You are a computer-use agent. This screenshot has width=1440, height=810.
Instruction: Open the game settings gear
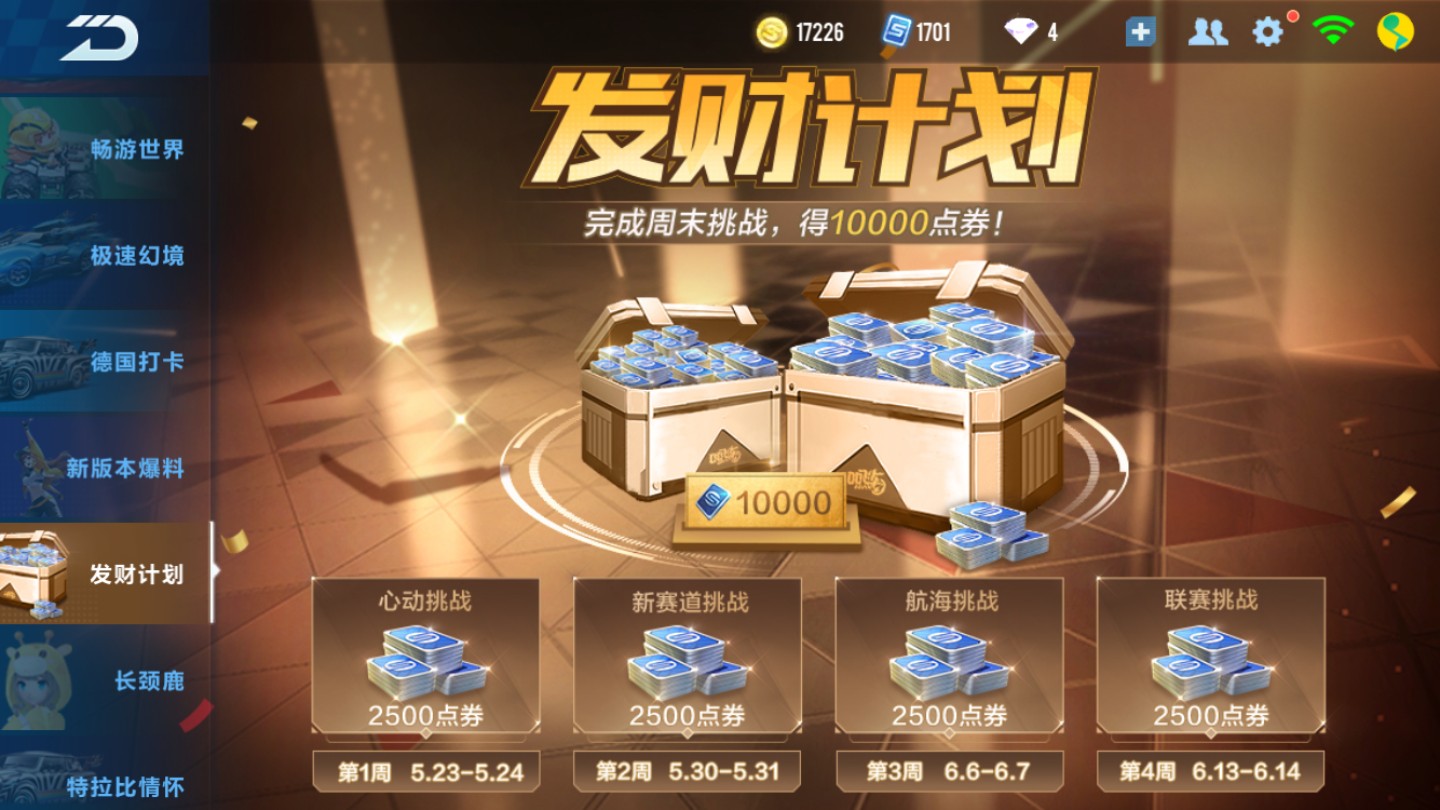[1268, 32]
